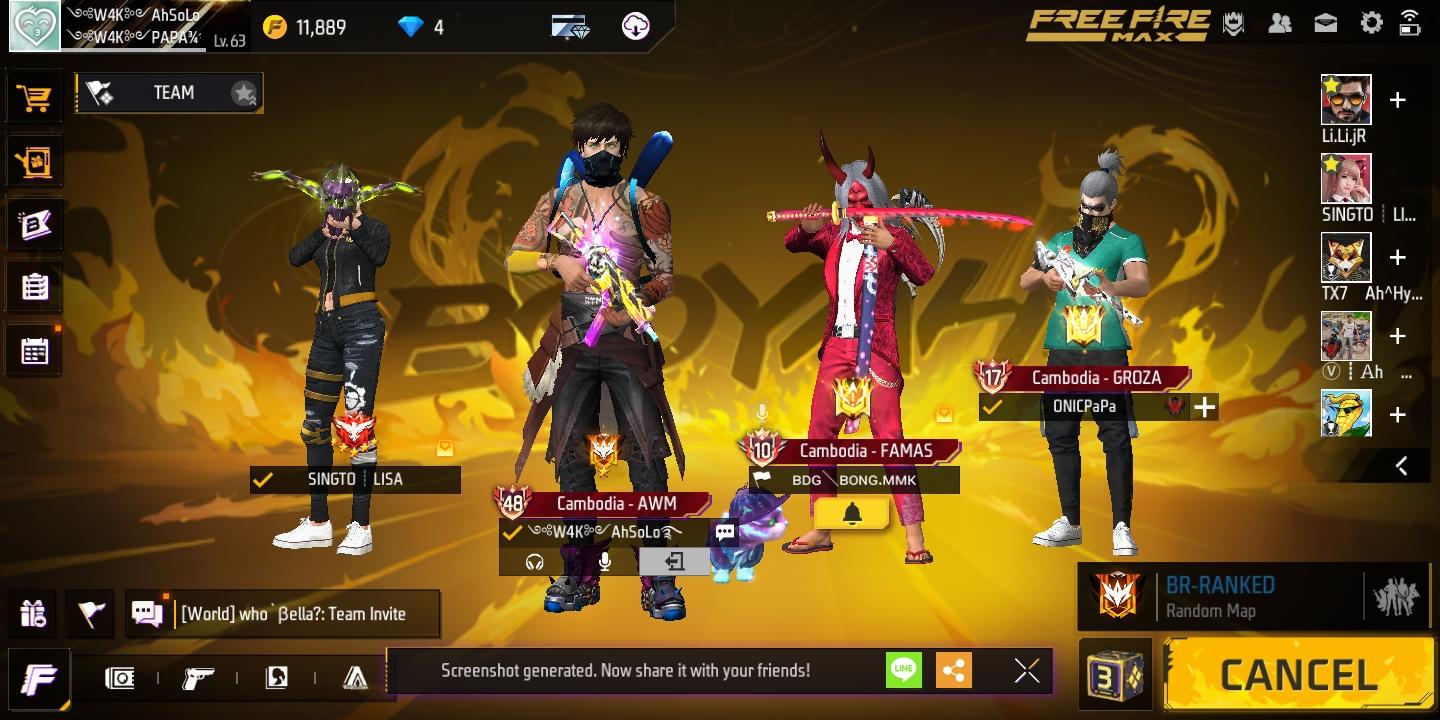Open the Missions clipboard icon
1440x720 pixels.
(x=35, y=288)
